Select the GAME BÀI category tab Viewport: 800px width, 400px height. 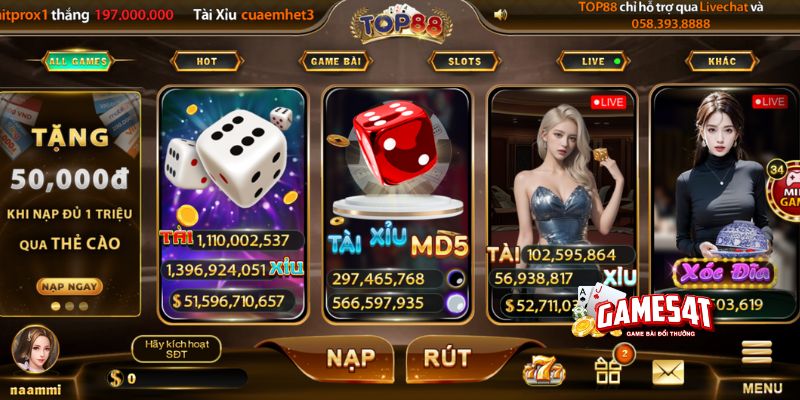click(335, 61)
